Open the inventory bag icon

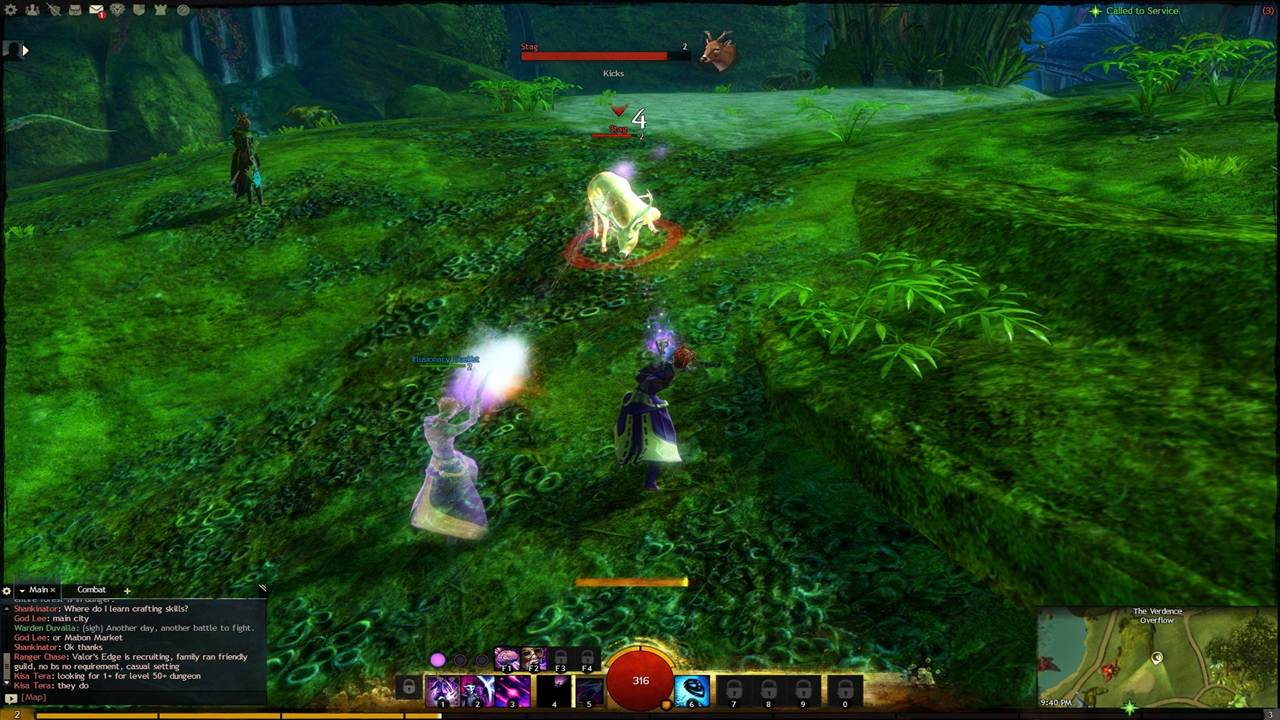(75, 10)
